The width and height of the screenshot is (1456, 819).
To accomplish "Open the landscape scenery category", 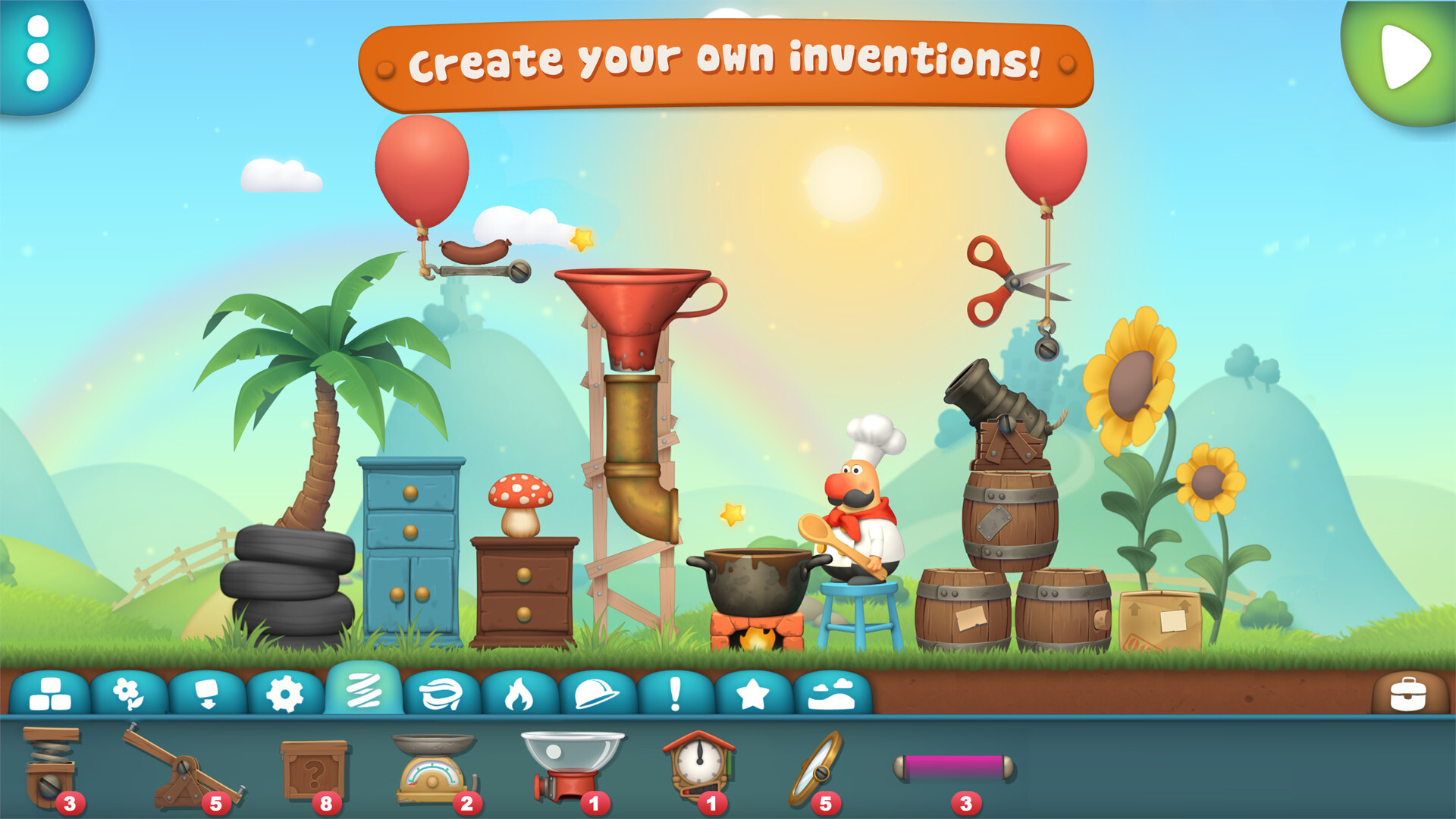I will (x=832, y=694).
